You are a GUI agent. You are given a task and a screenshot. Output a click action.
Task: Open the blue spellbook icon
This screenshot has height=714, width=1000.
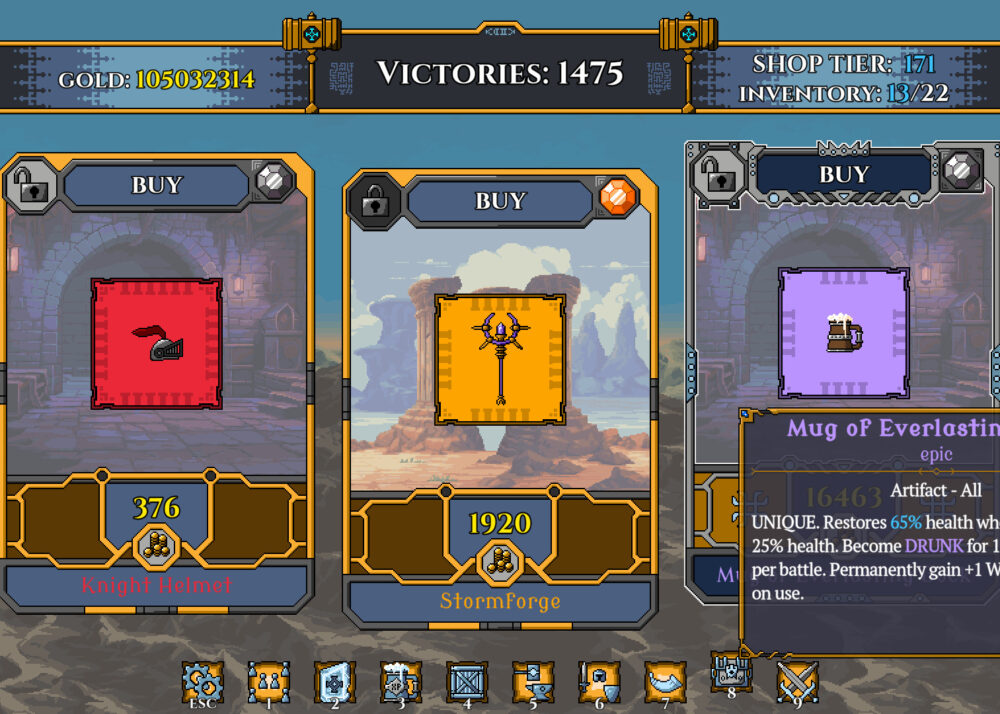334,682
